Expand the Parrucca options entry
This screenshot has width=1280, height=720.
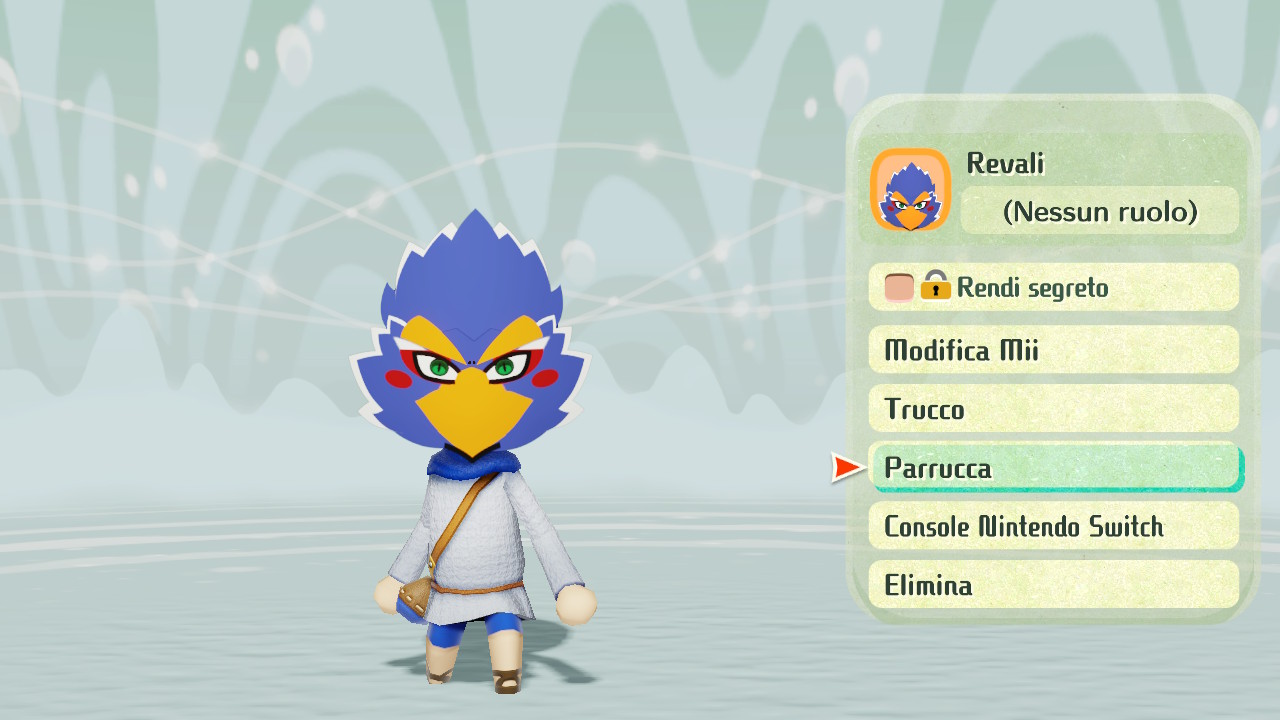coord(1055,467)
